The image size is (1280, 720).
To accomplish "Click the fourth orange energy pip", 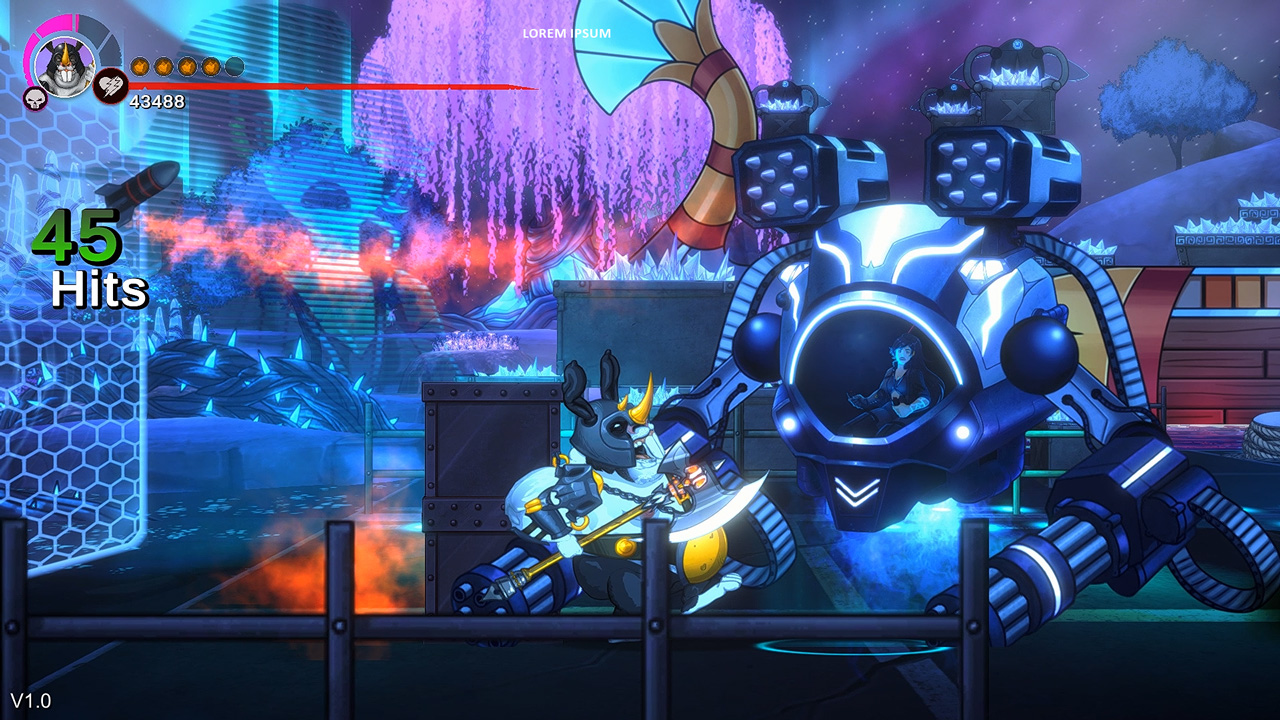I will [x=209, y=66].
